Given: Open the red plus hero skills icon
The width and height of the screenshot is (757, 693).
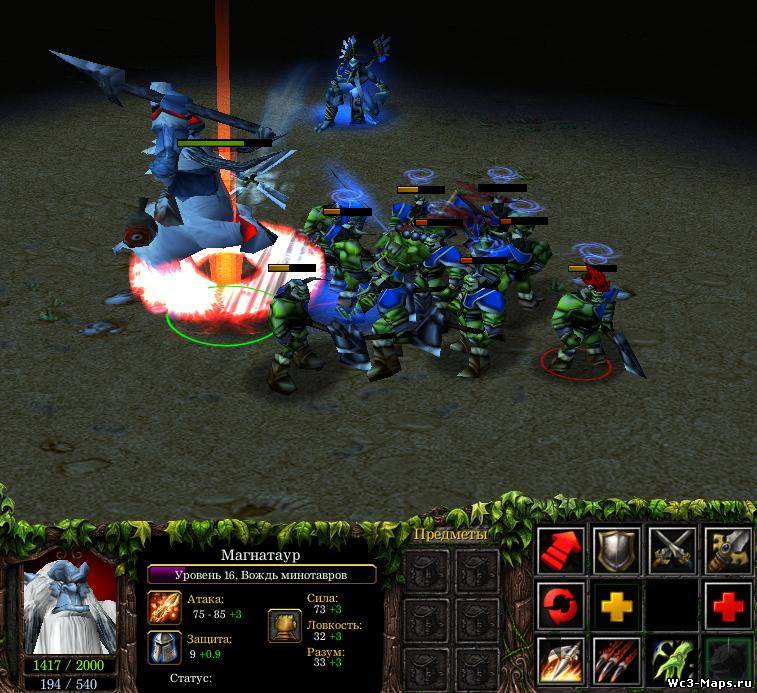Looking at the screenshot, I should (727, 604).
